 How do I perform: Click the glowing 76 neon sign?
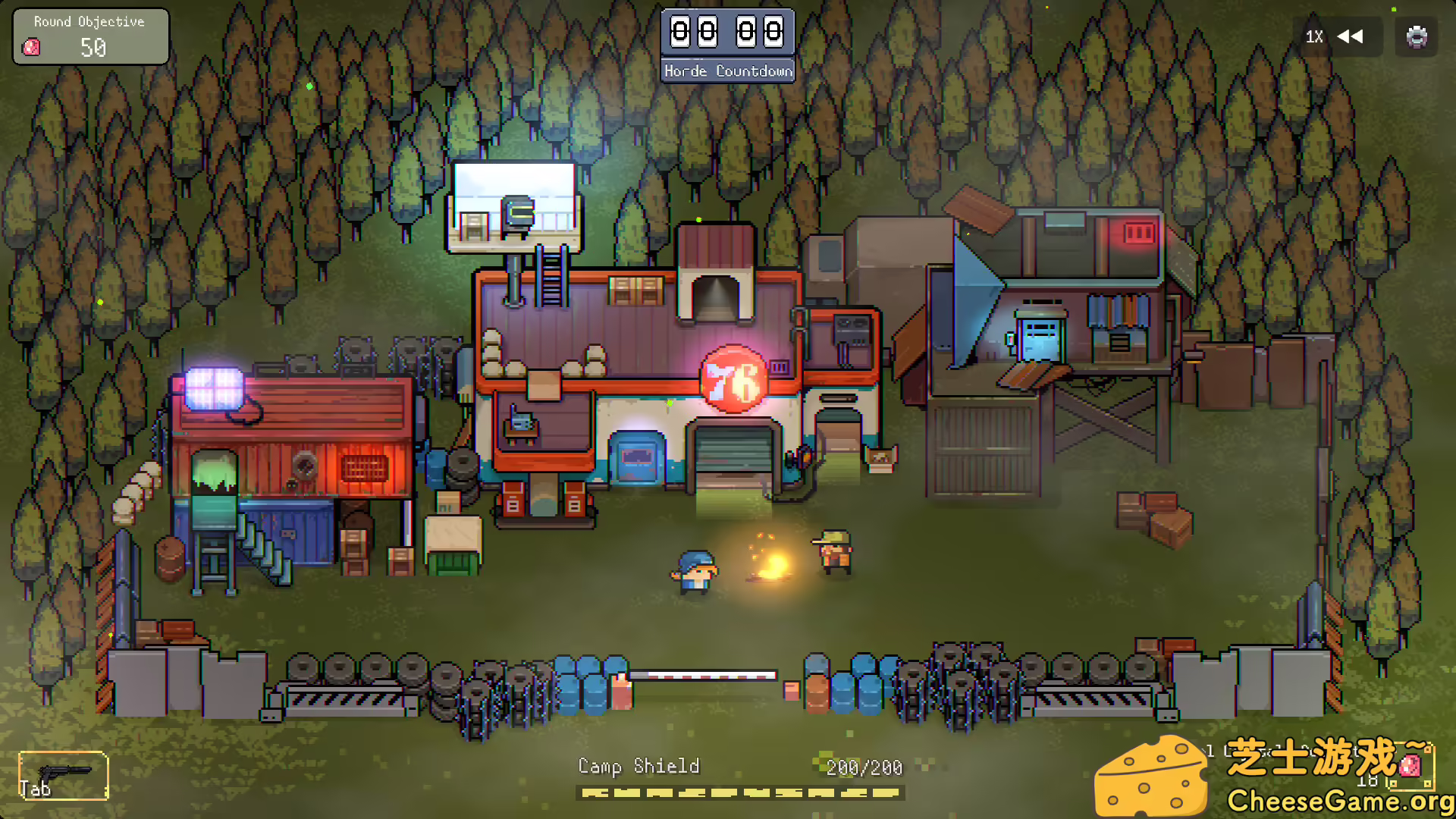click(732, 377)
